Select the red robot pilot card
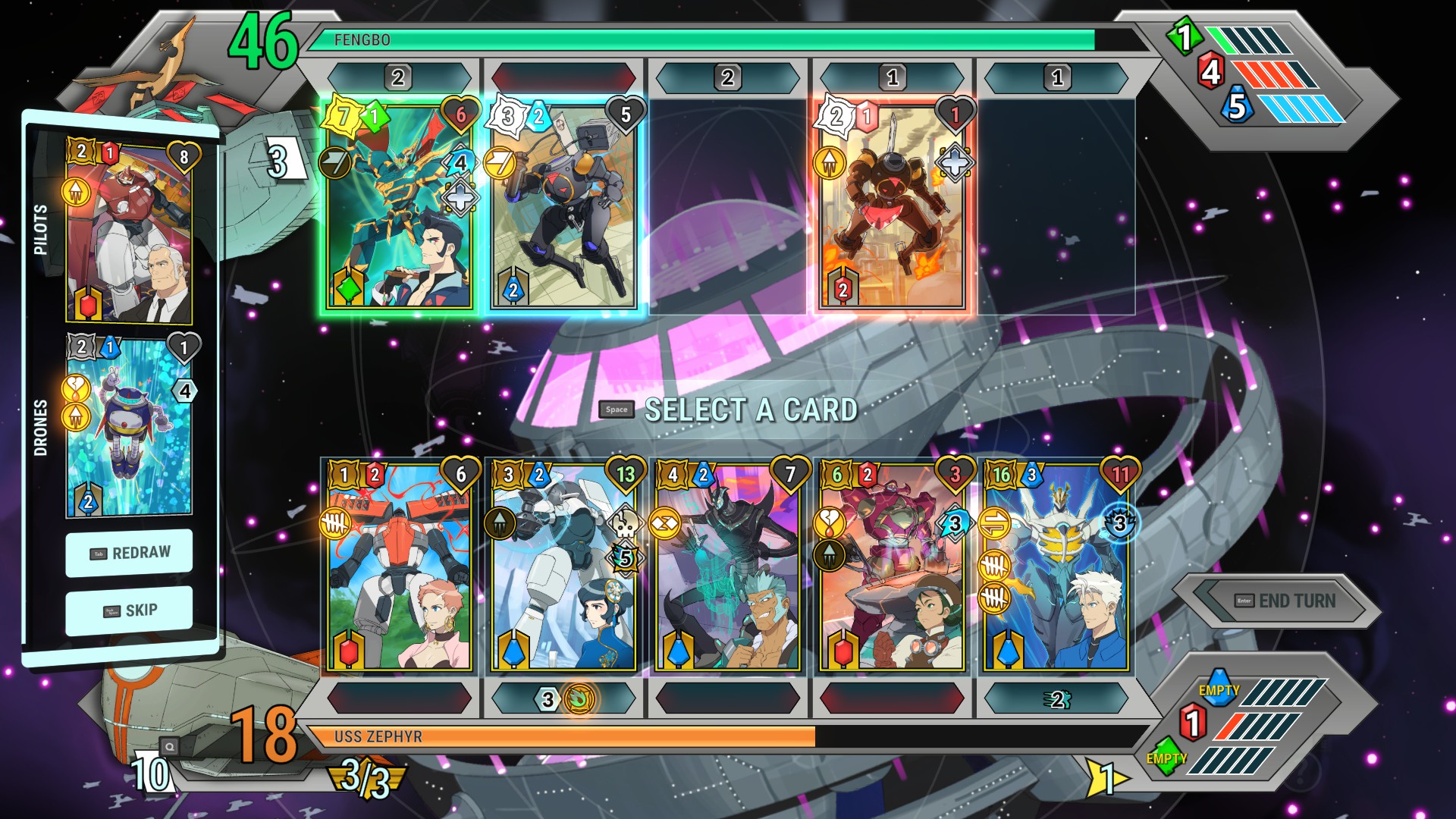The height and width of the screenshot is (819, 1456). [x=129, y=231]
